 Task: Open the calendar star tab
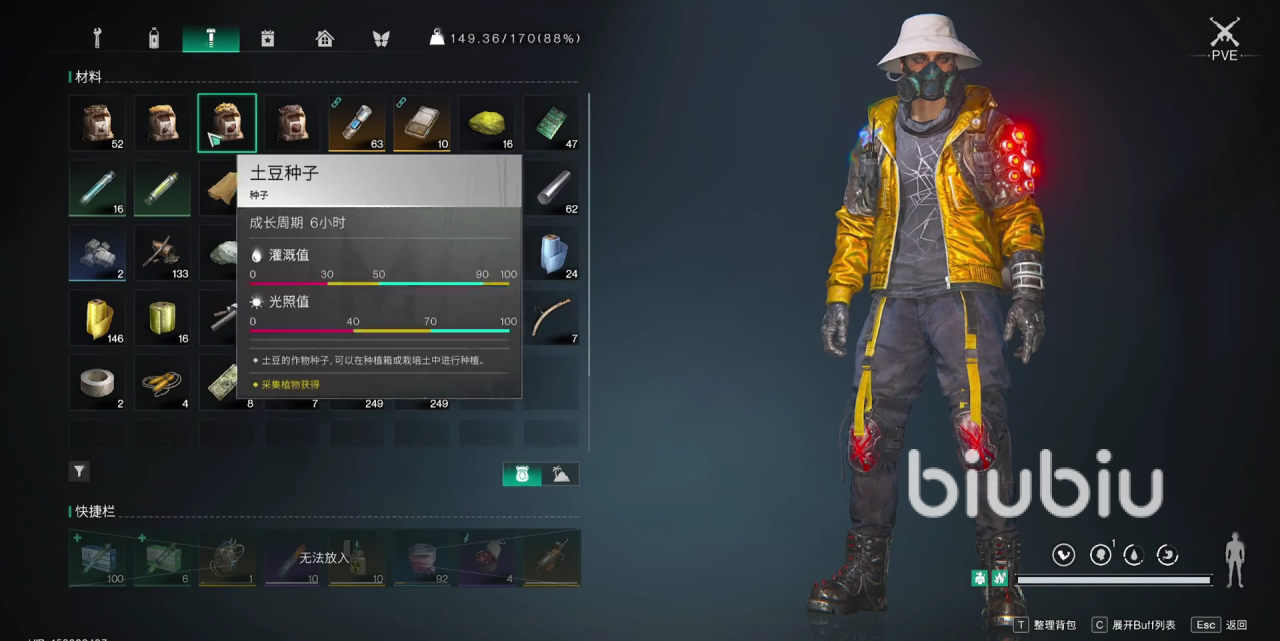[267, 39]
